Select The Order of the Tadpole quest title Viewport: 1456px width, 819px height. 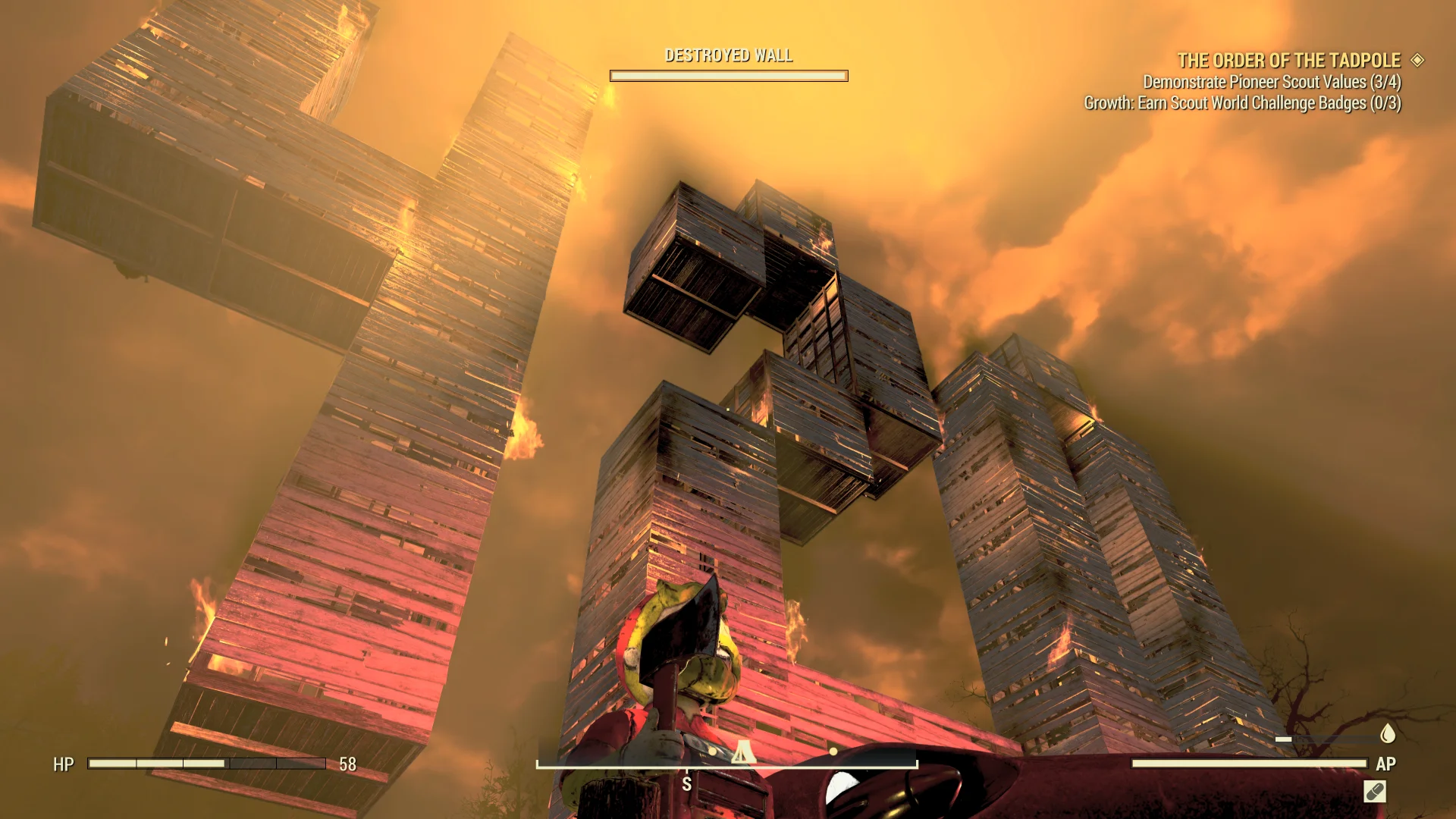coord(1288,61)
